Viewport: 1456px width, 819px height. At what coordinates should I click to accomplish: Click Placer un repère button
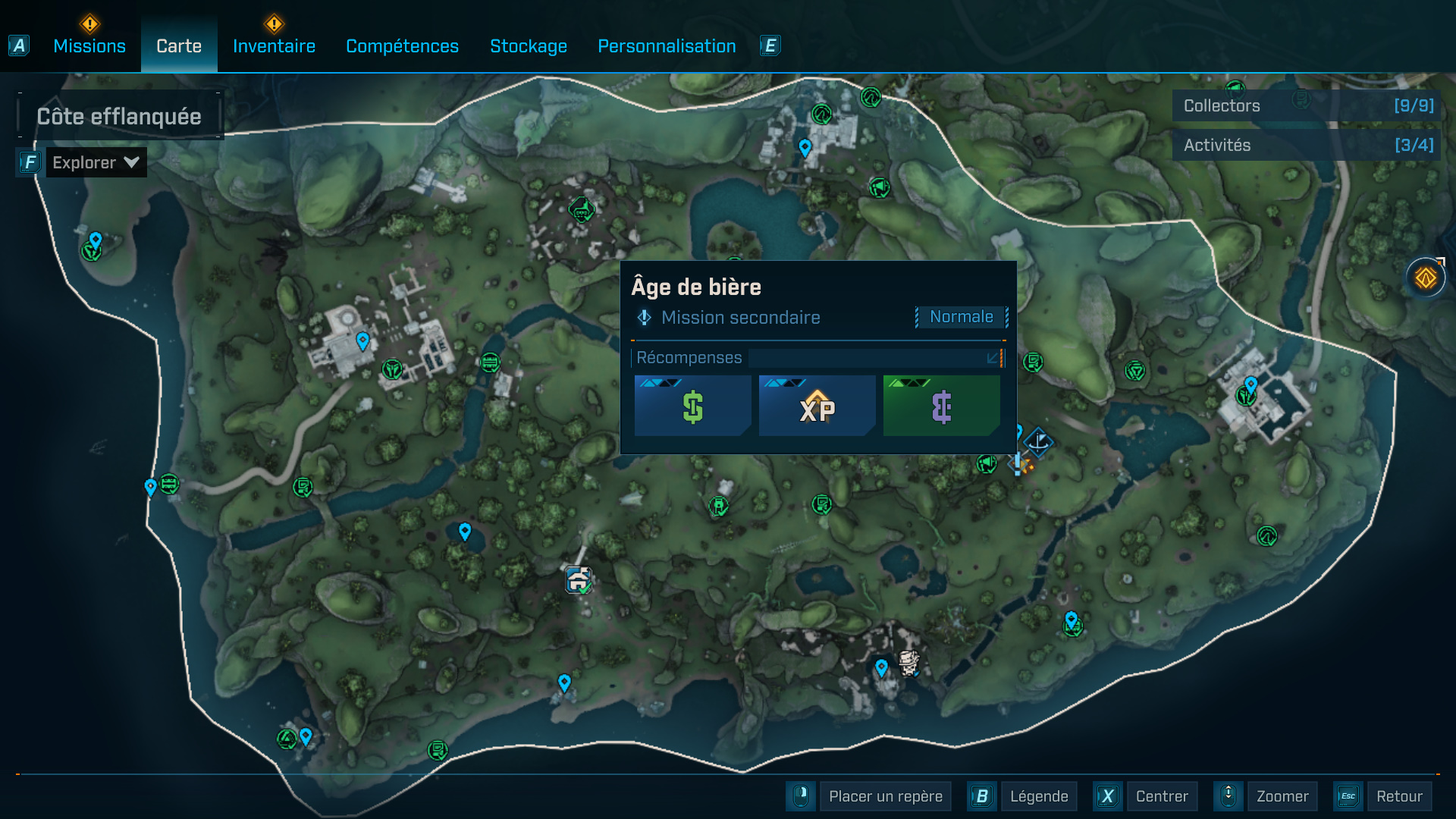885,796
